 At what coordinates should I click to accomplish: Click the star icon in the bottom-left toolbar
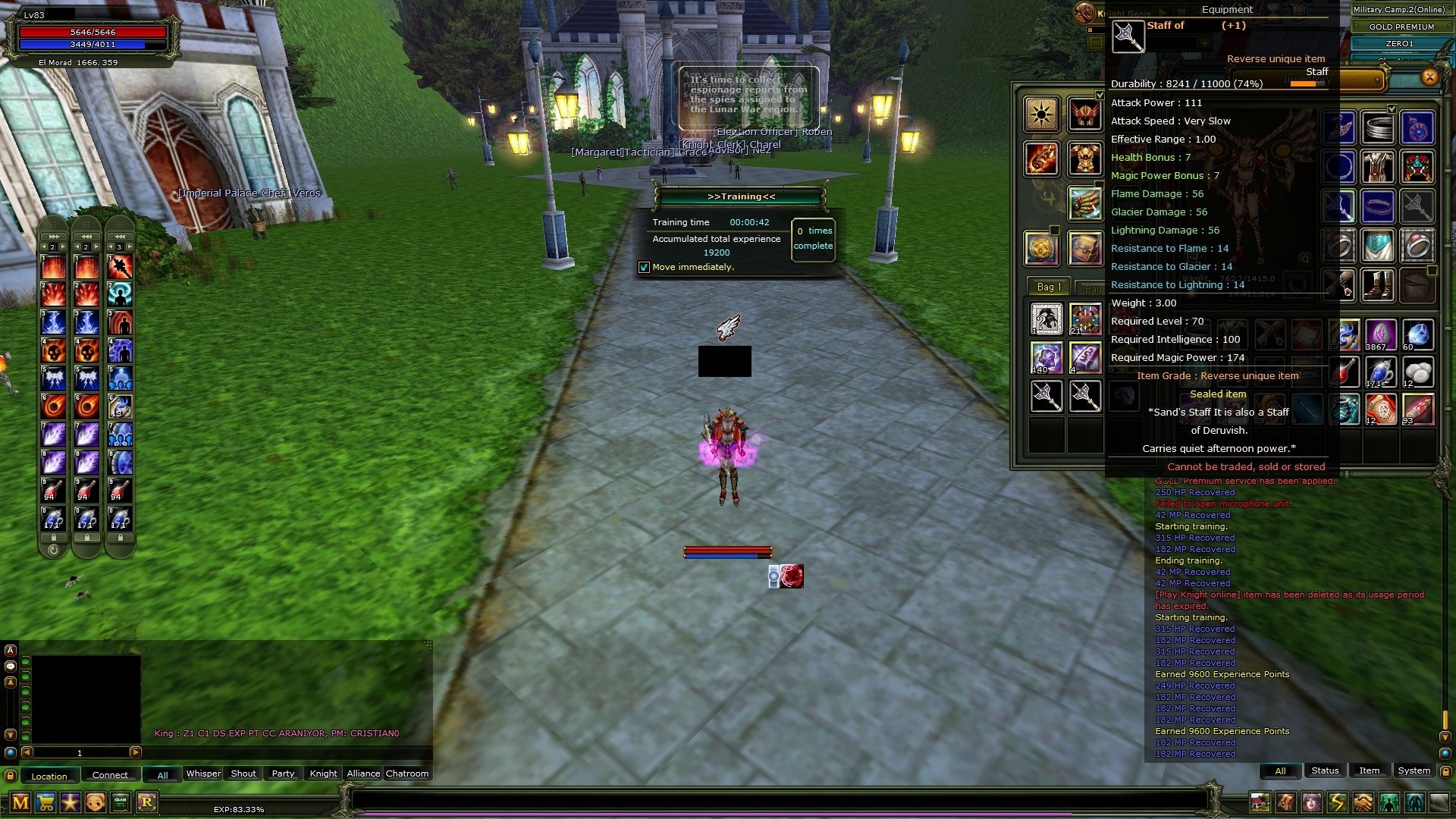69,802
